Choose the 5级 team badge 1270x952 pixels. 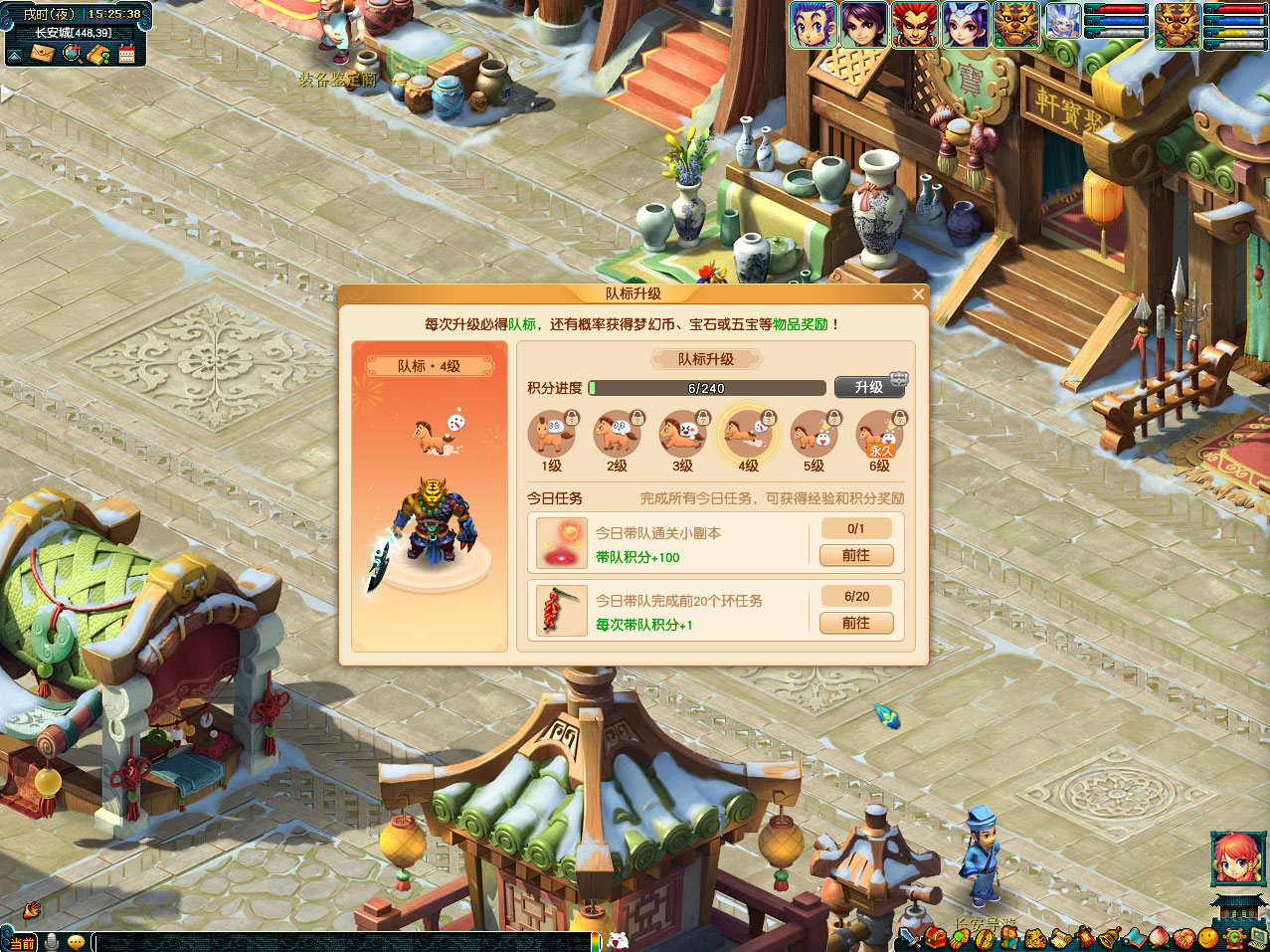point(814,435)
